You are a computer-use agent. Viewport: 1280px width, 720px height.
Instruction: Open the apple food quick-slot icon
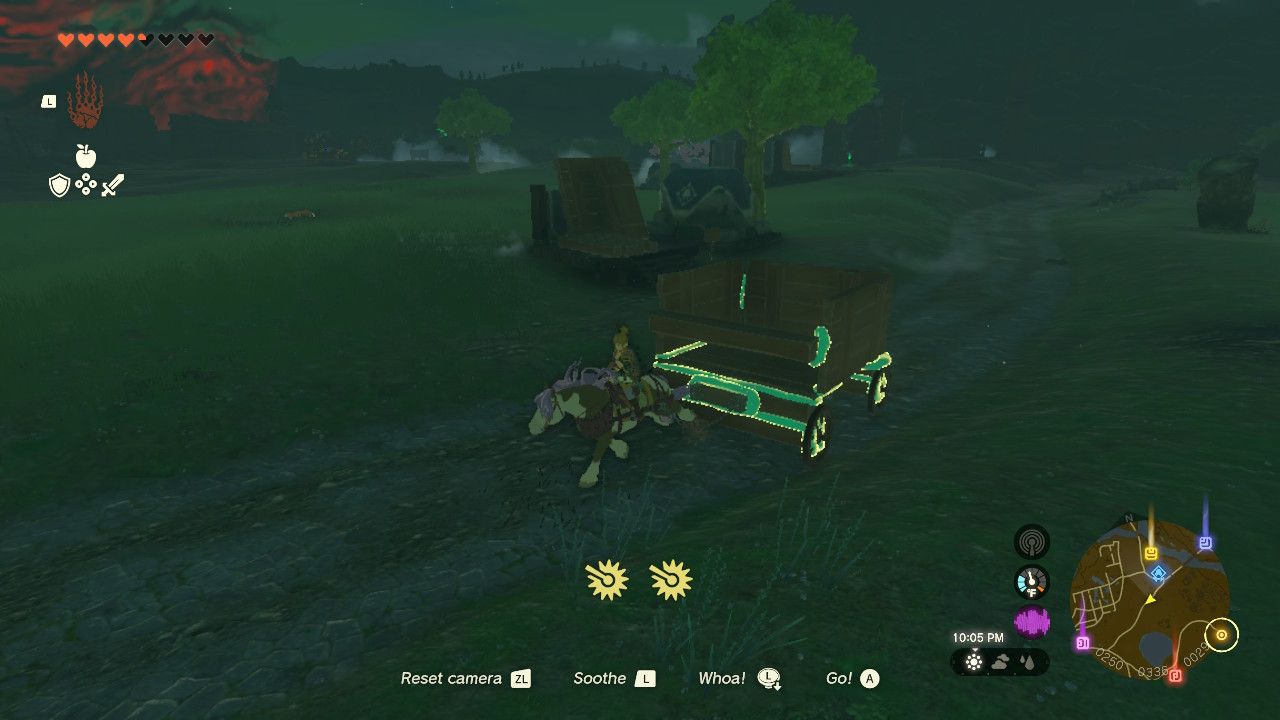(x=85, y=155)
